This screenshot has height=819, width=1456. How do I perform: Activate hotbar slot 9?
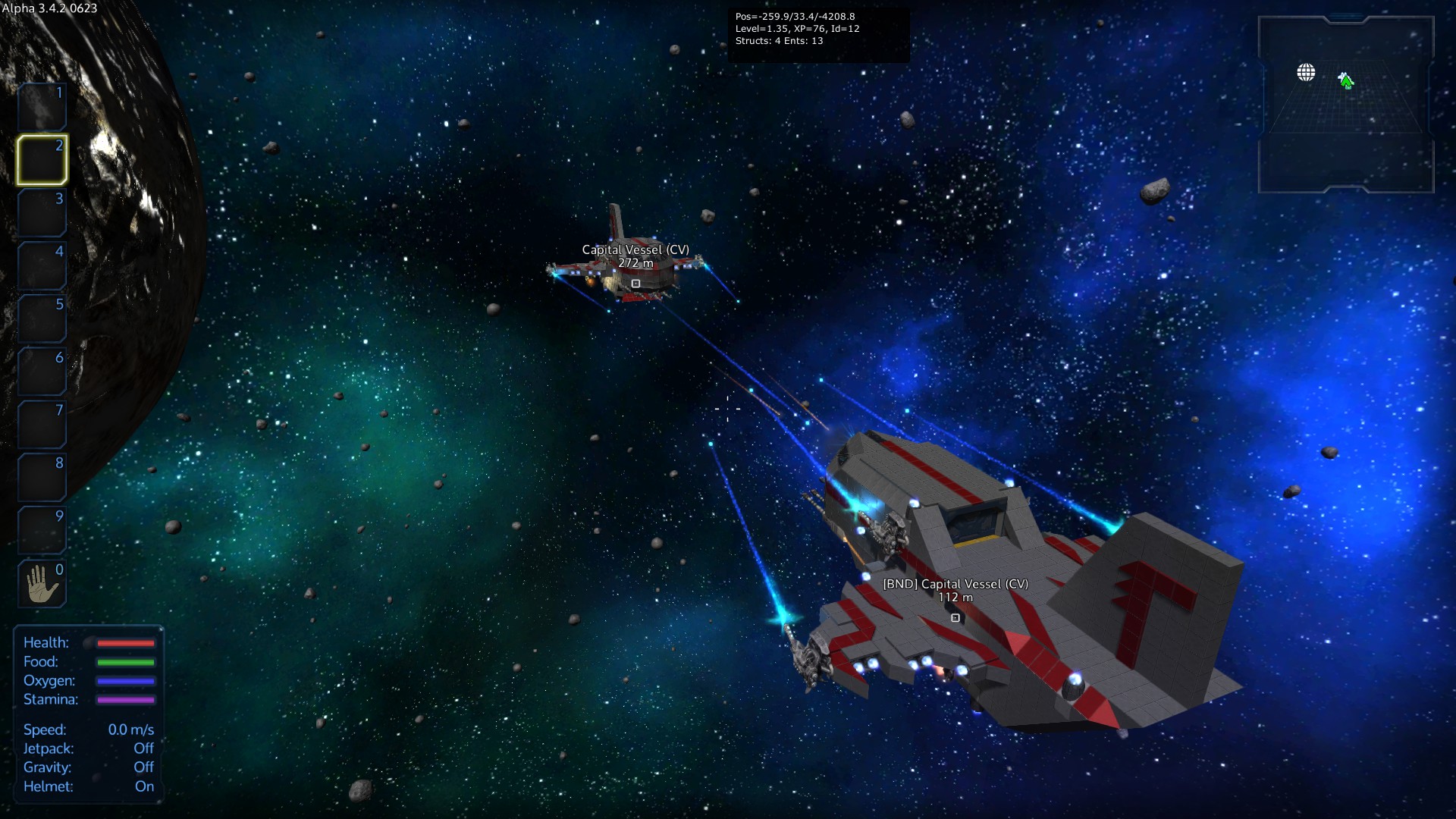coord(42,530)
